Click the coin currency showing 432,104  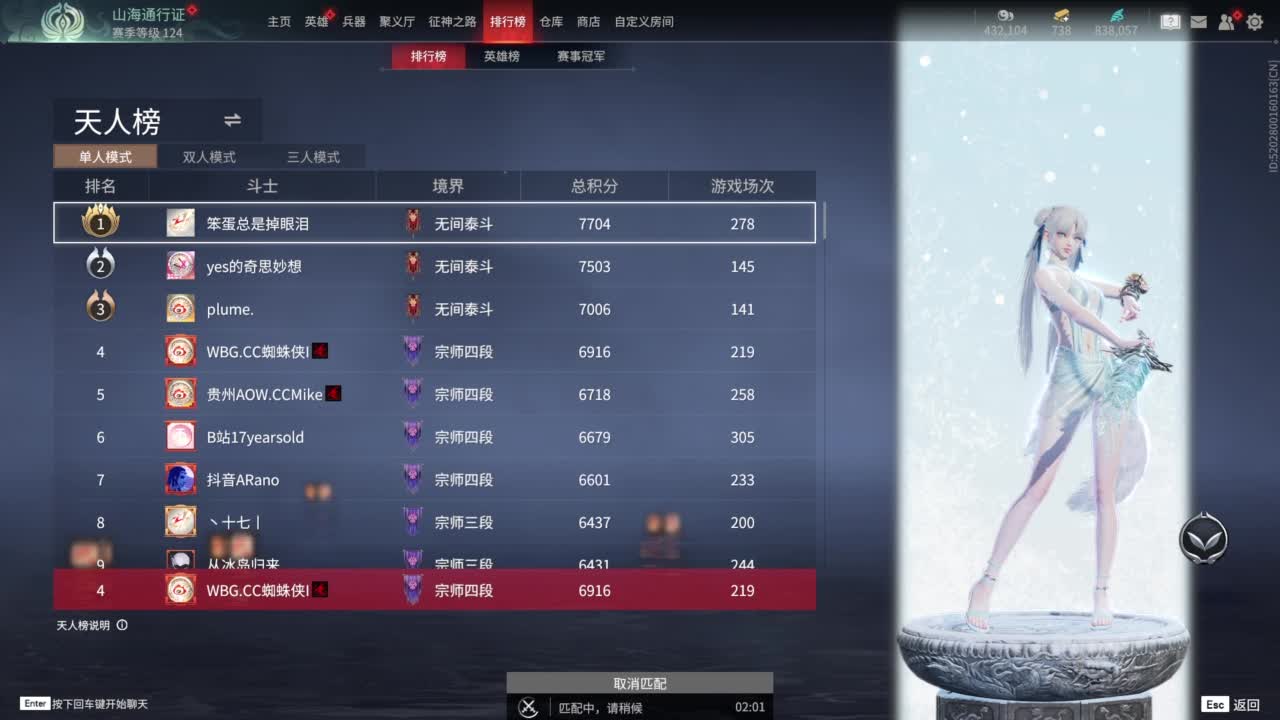(1006, 21)
